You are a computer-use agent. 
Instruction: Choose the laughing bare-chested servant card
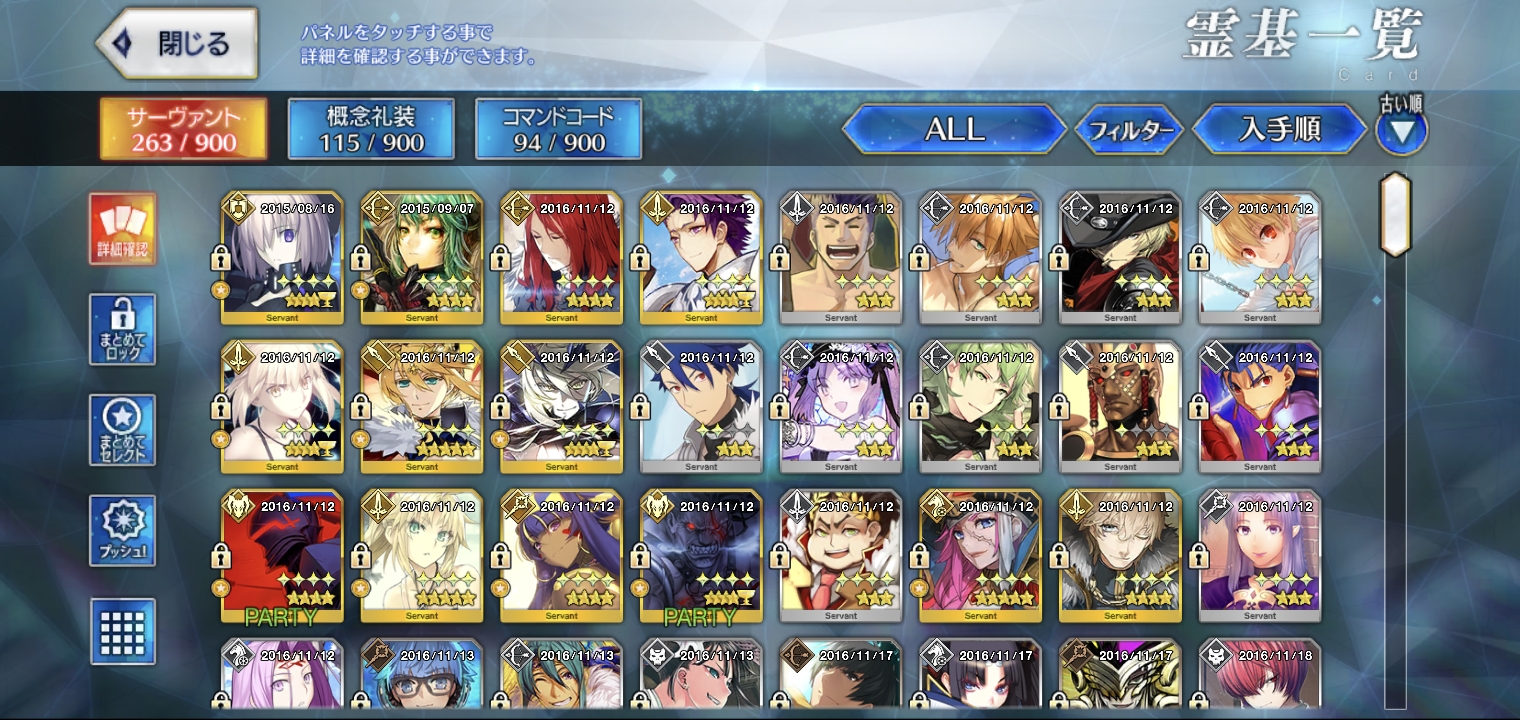coord(841,258)
